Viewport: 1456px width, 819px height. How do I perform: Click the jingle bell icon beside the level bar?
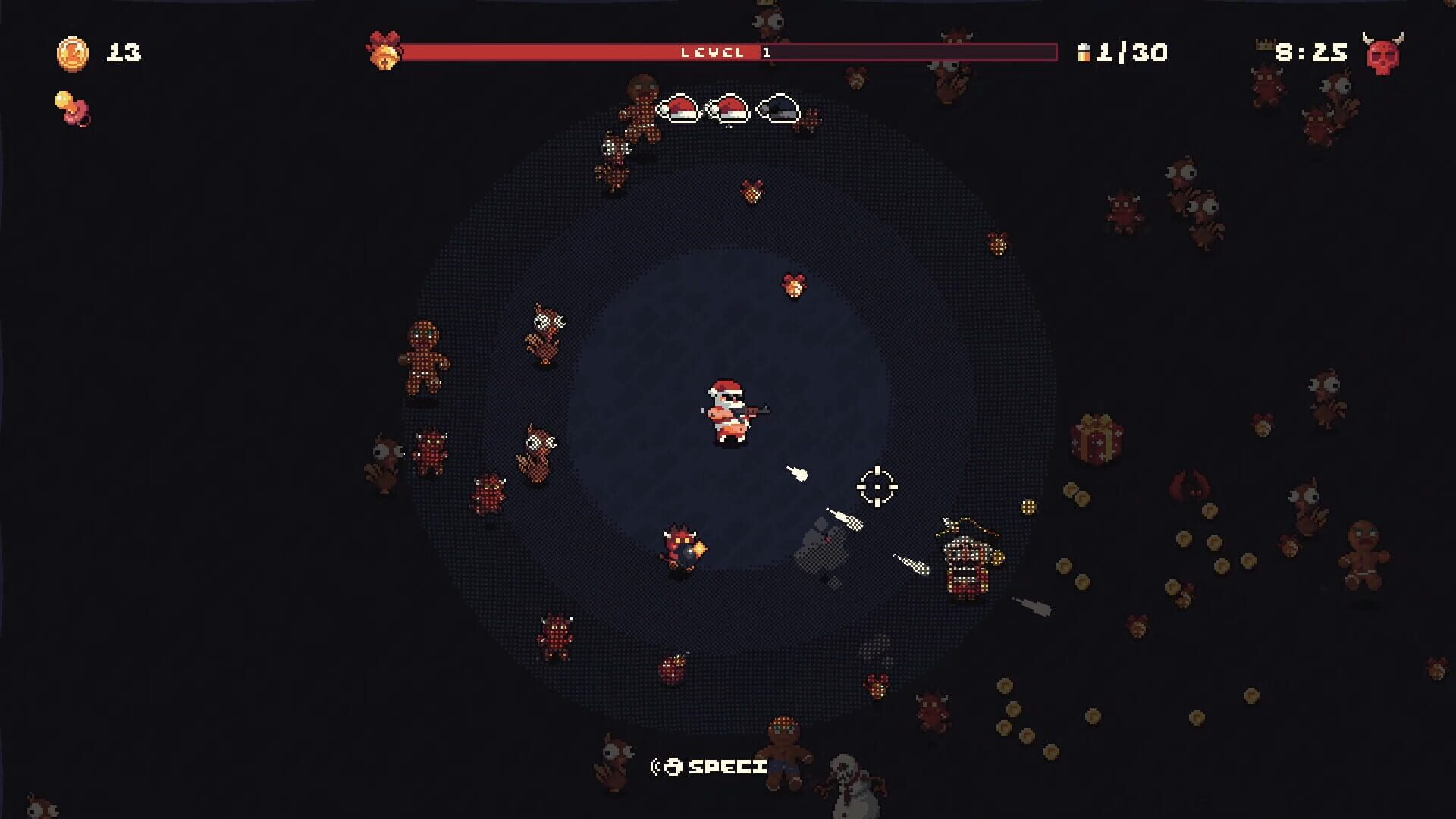point(385,52)
